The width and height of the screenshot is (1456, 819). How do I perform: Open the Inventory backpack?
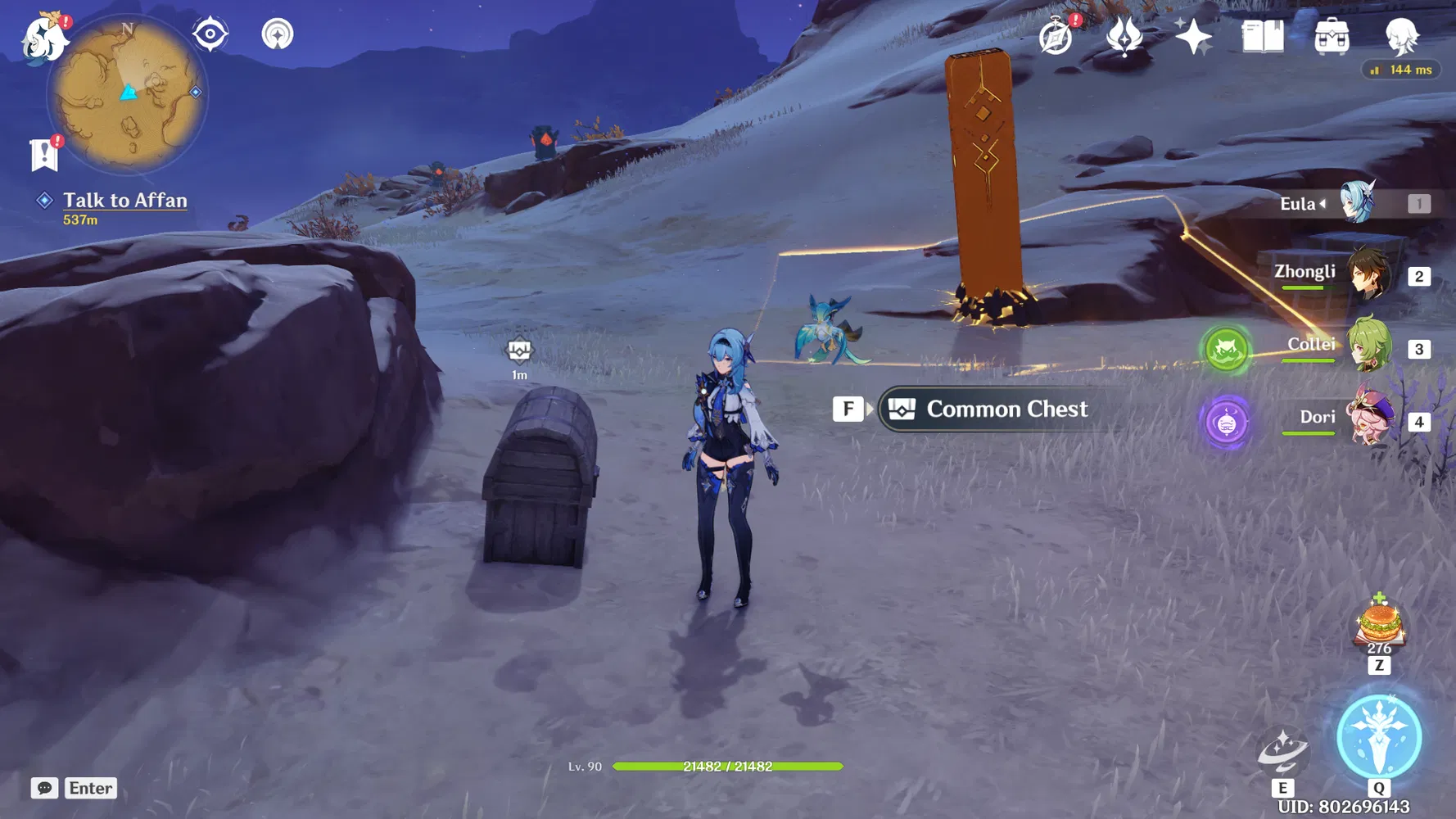tap(1331, 36)
